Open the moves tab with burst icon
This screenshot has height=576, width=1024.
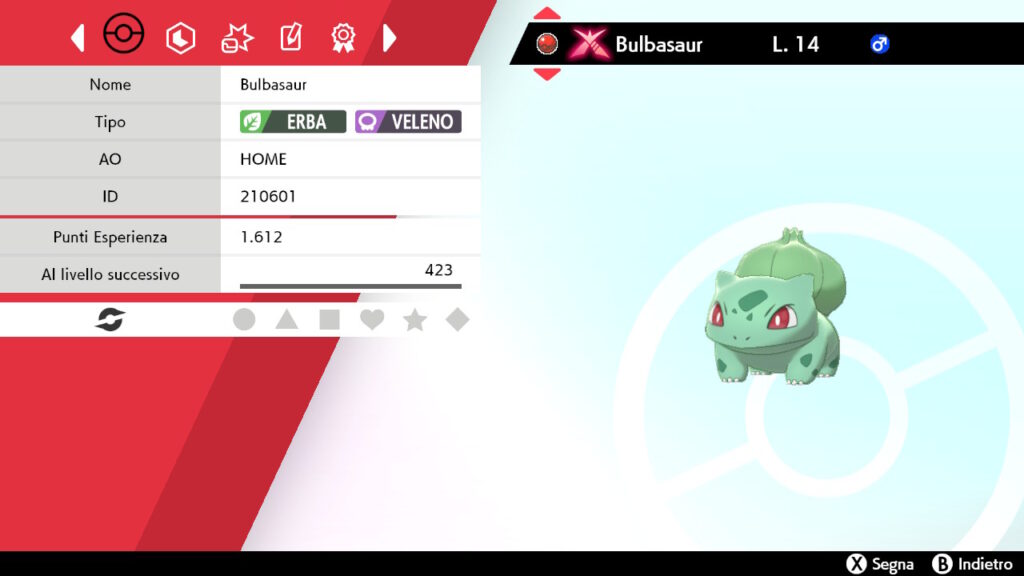(237, 38)
